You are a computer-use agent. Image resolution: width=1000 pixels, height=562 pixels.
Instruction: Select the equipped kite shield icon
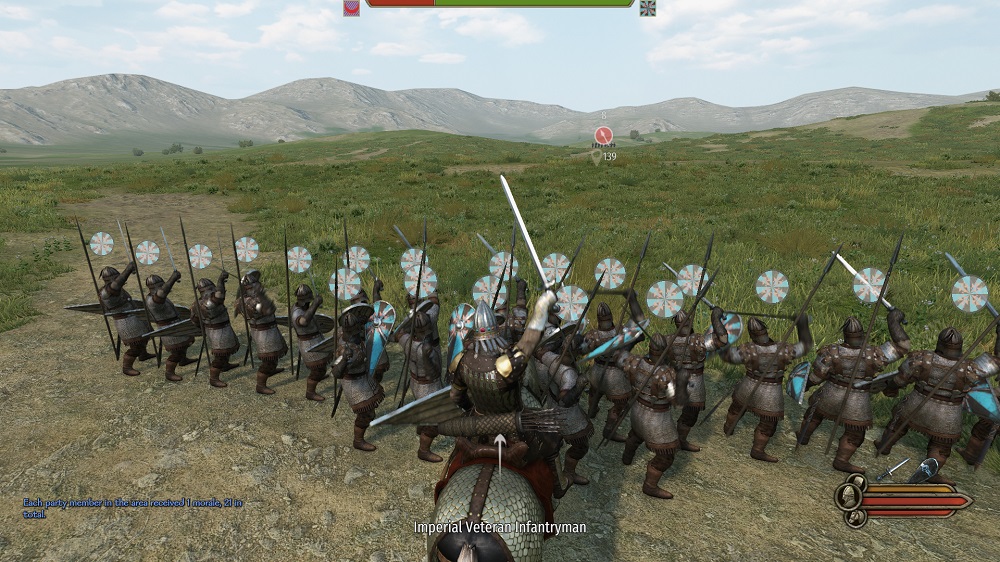[925, 469]
